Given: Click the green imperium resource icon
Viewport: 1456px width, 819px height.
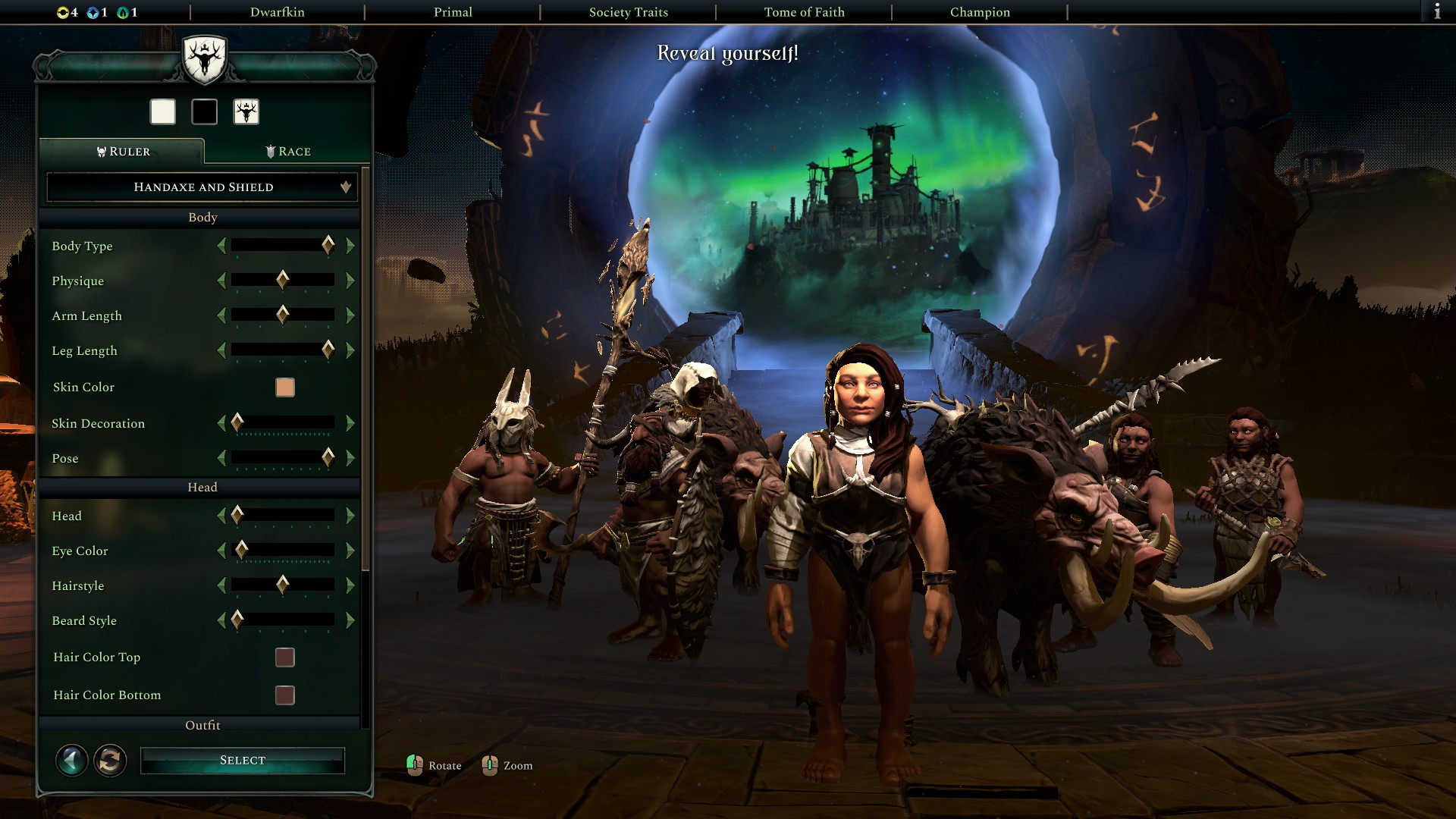Looking at the screenshot, I should tap(121, 12).
